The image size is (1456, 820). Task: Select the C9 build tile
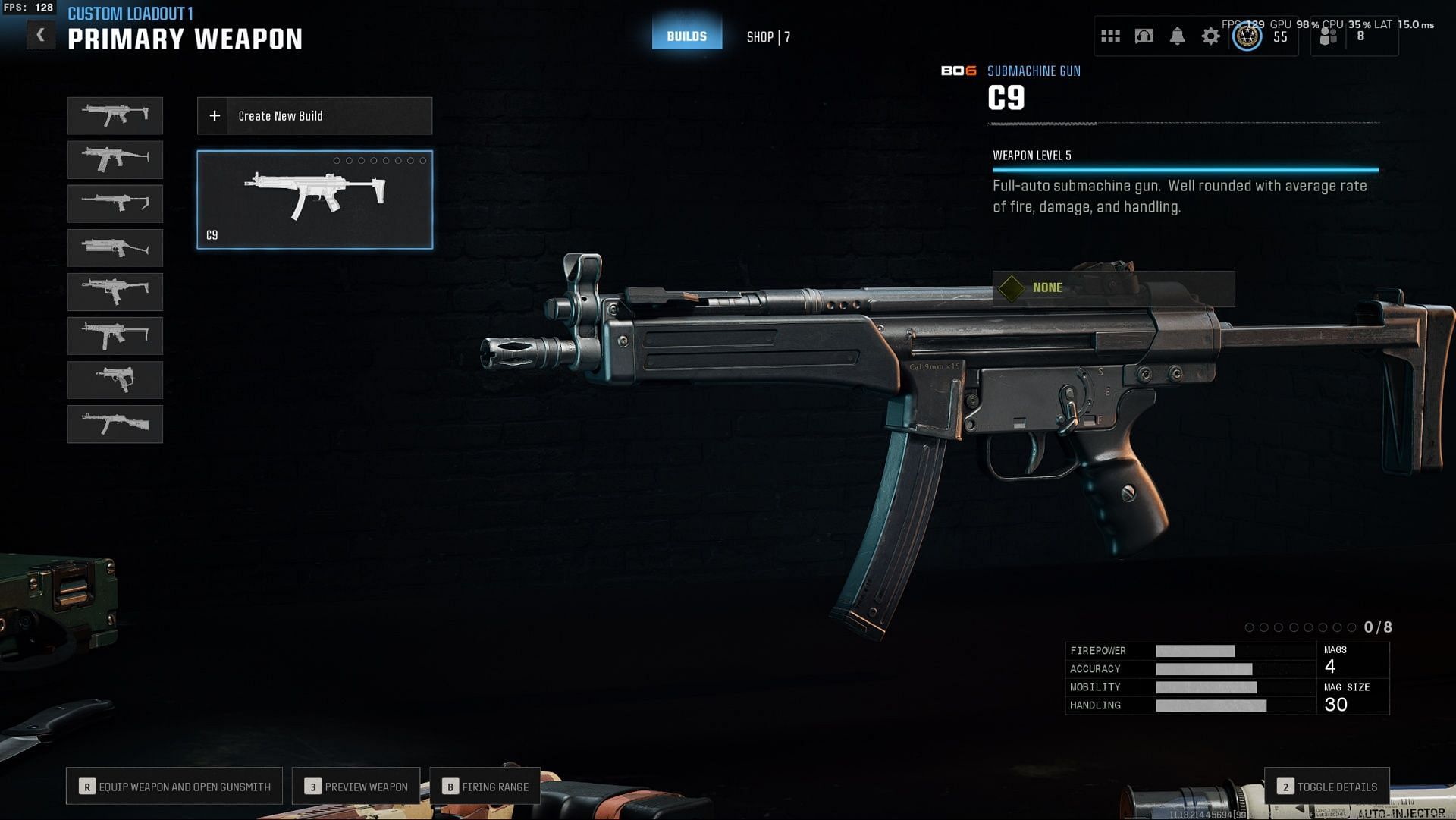pos(315,200)
